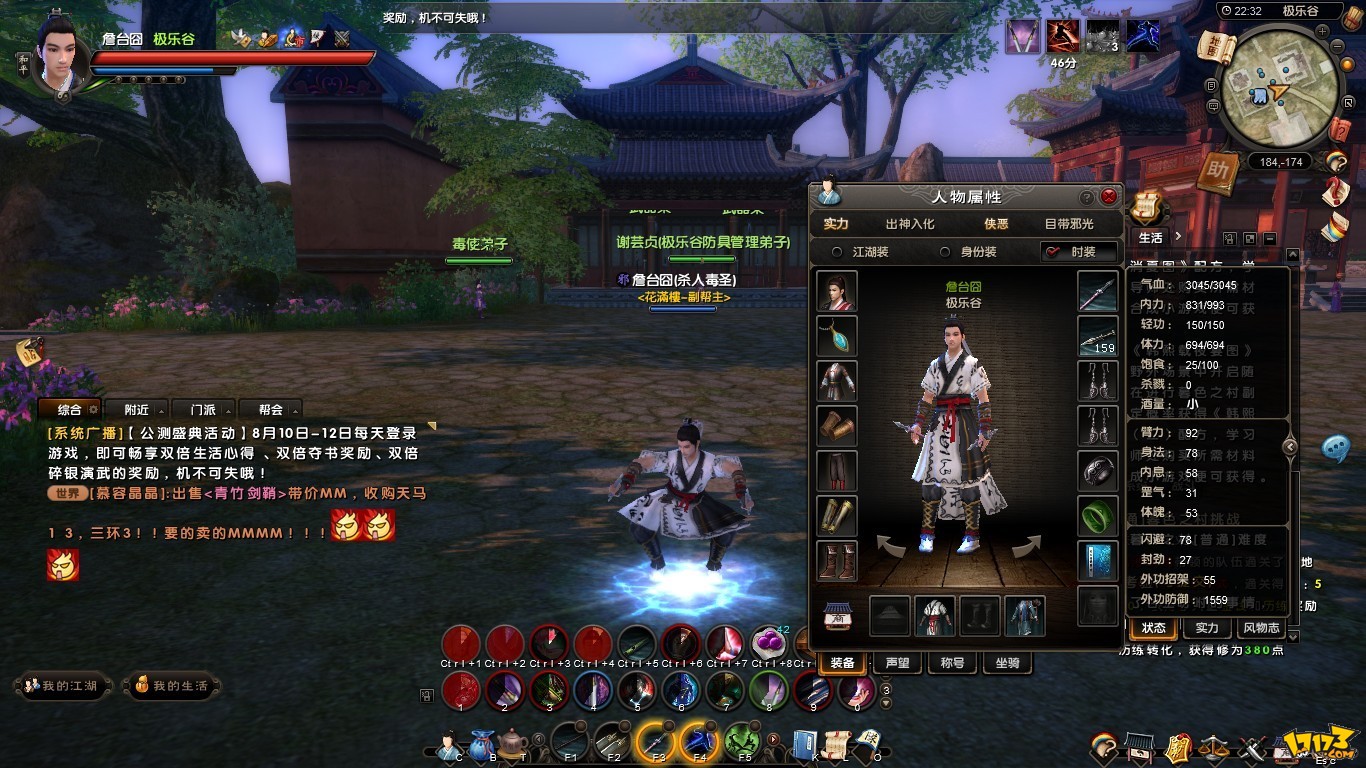Image resolution: width=1366 pixels, height=768 pixels.
Task: Open the 我的江湖 button
Action: pyautogui.click(x=62, y=686)
